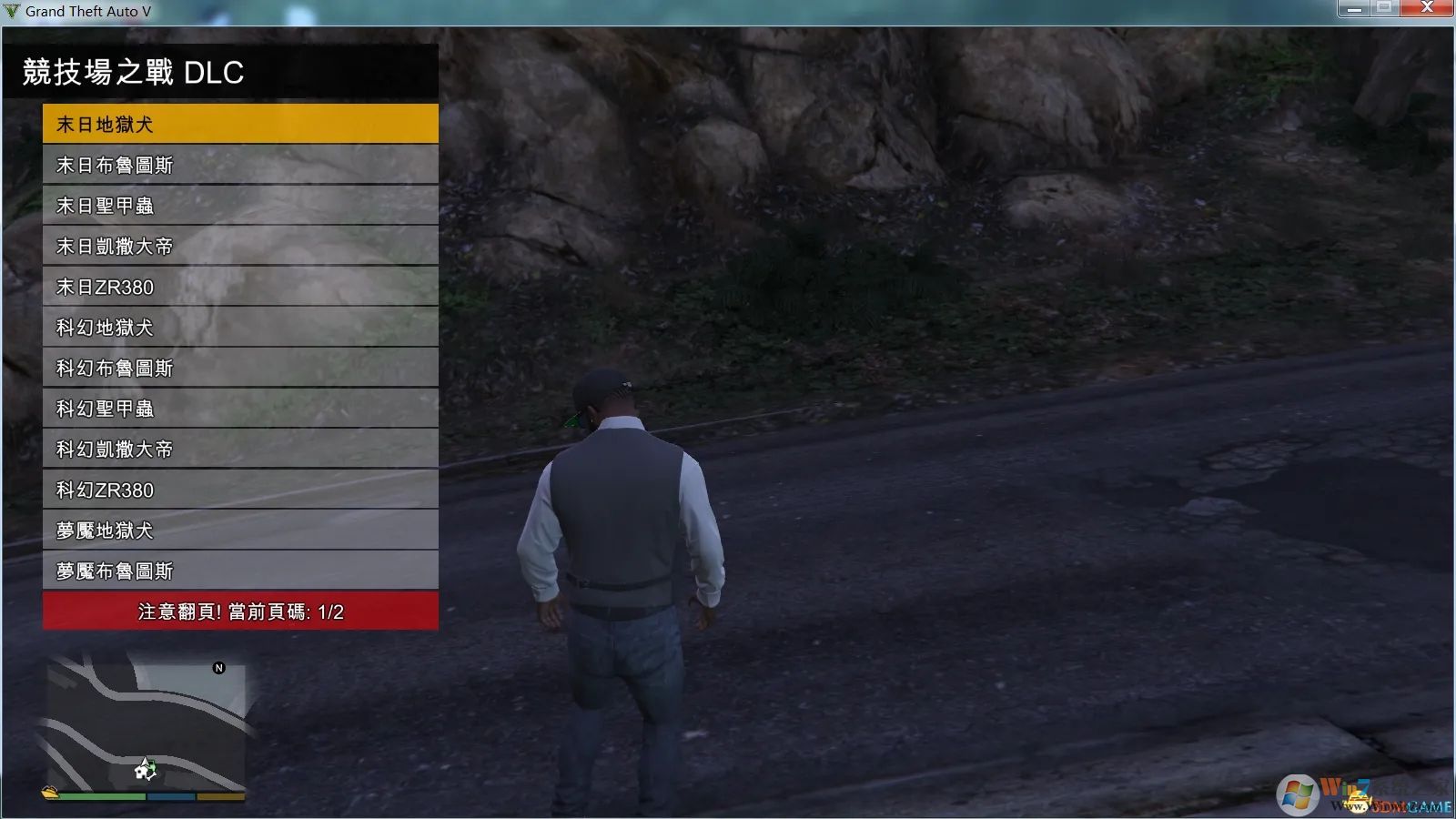
Task: Click the Windows logo watermark at bottom right
Action: [x=1297, y=794]
